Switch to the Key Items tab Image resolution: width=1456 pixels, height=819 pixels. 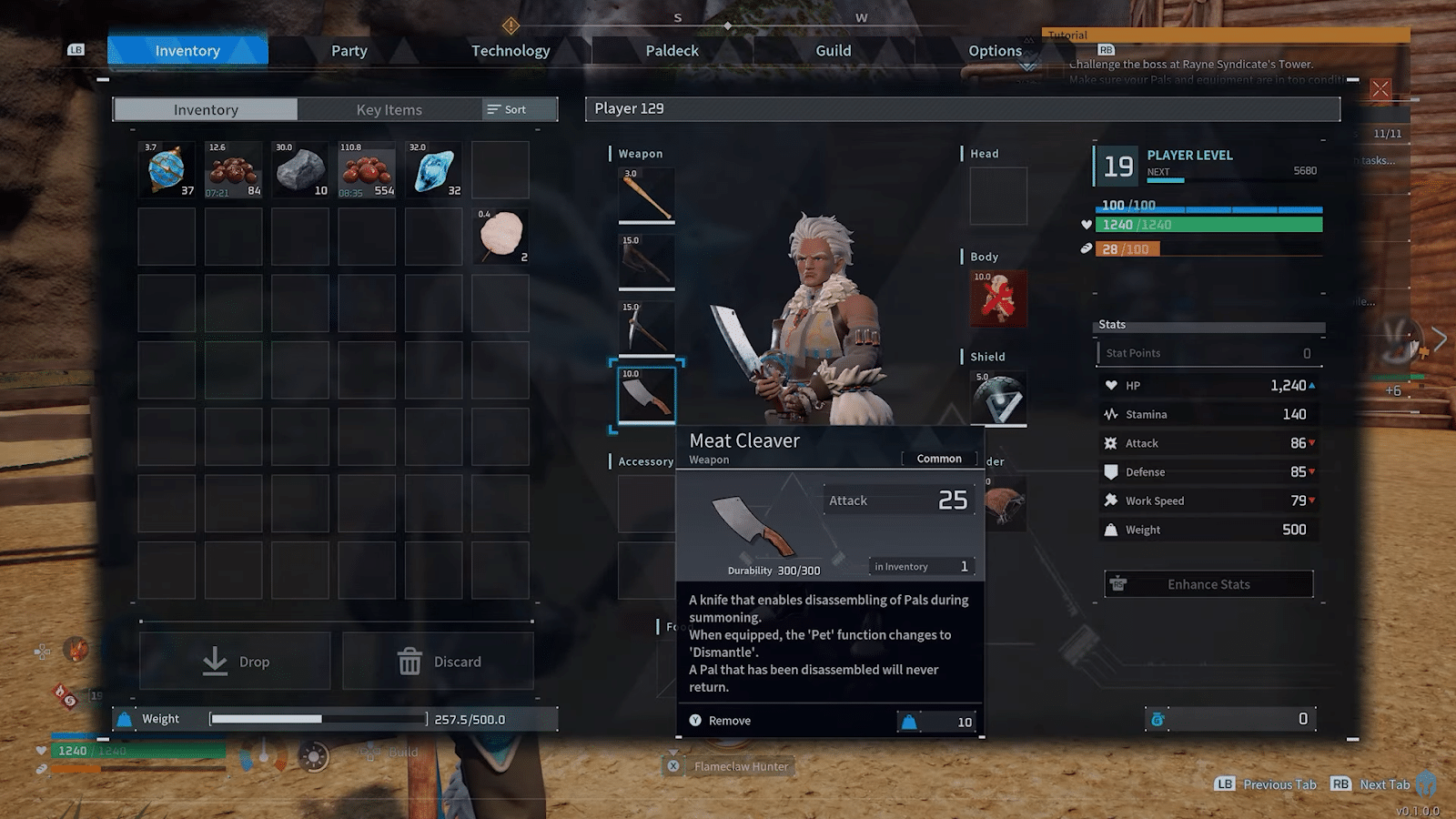point(390,109)
